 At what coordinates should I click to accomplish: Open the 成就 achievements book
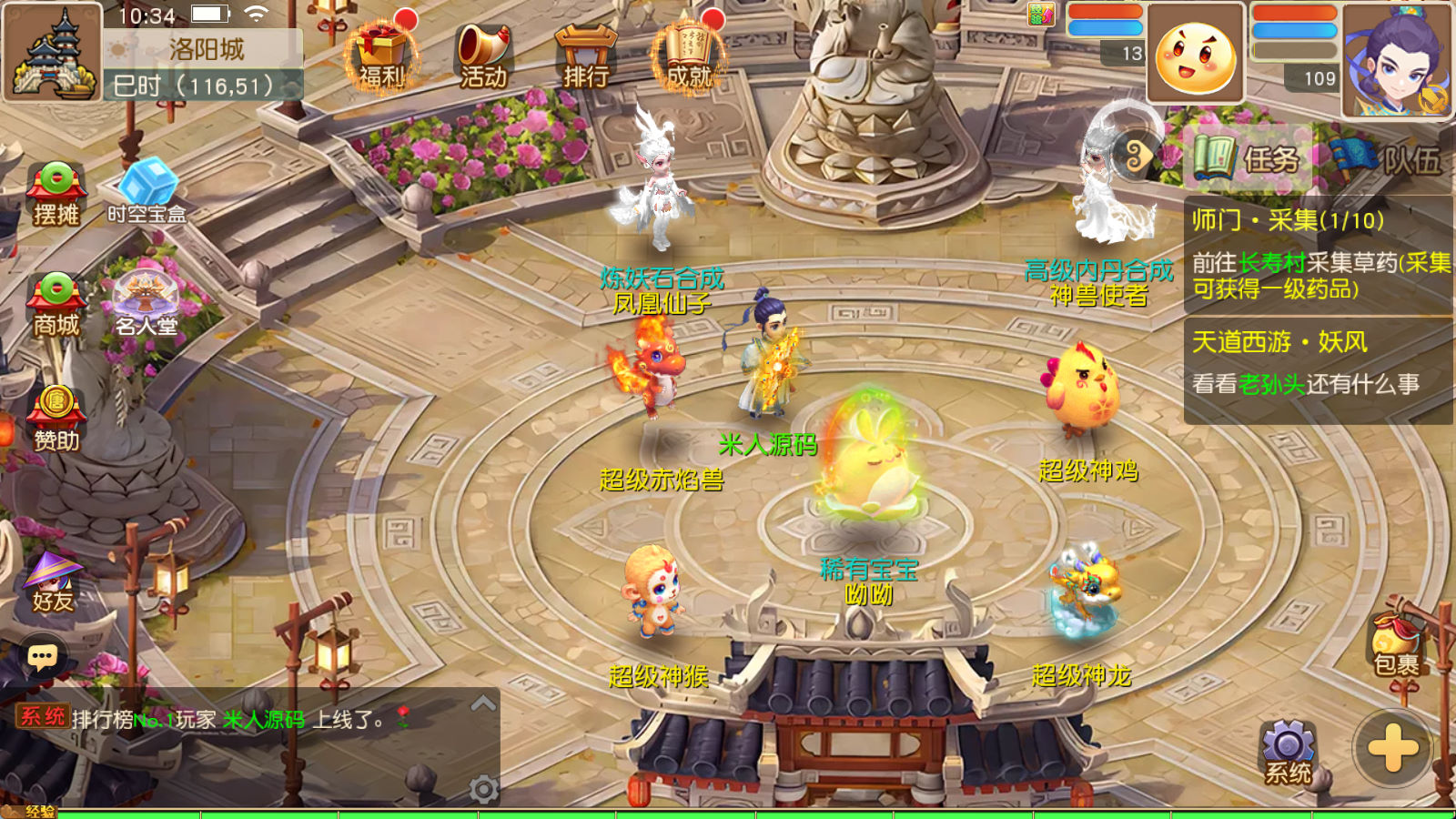689,56
